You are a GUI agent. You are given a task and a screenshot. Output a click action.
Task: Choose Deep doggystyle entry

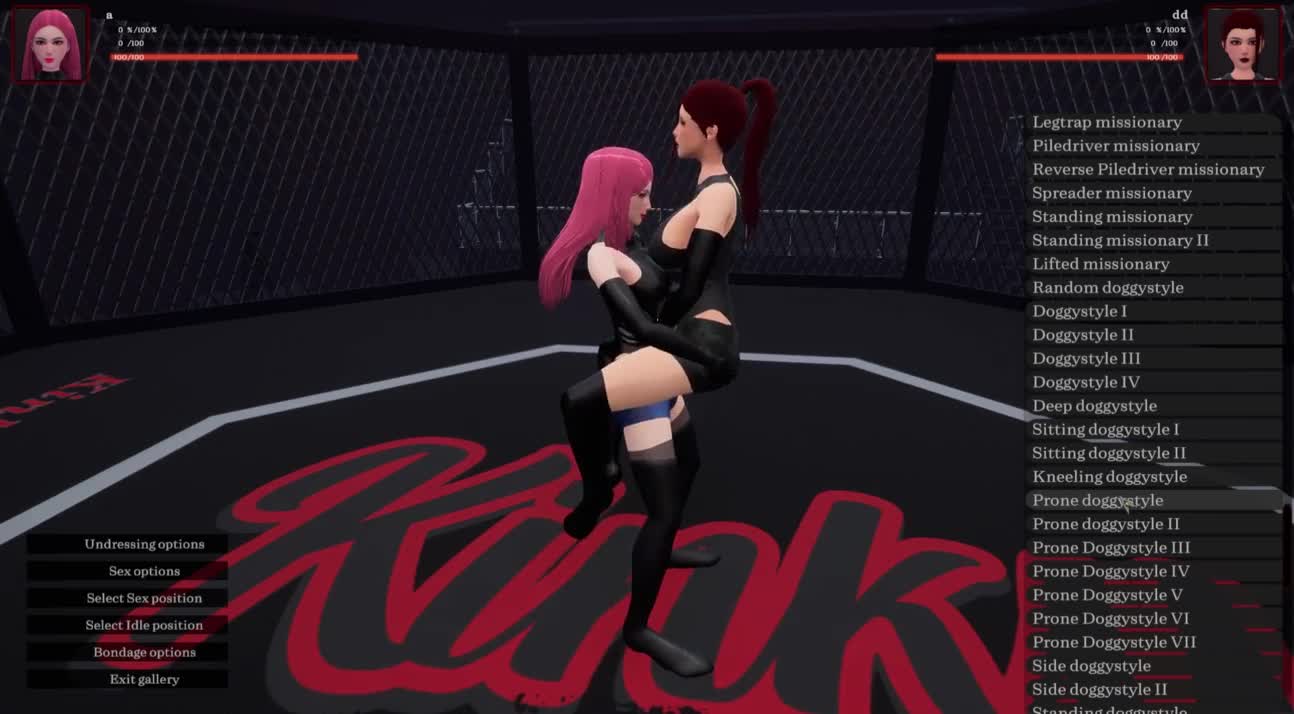(1094, 406)
